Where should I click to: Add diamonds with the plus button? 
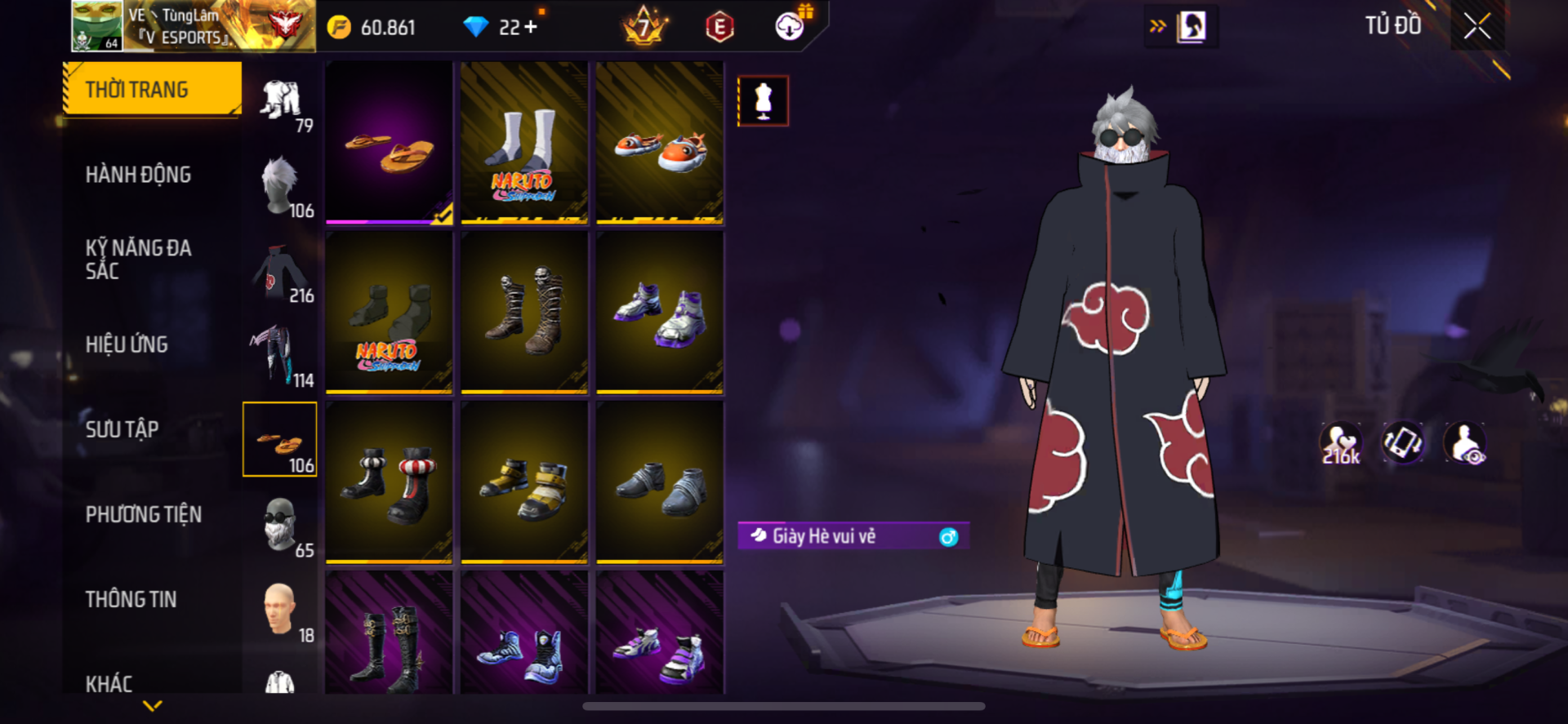pos(532,27)
